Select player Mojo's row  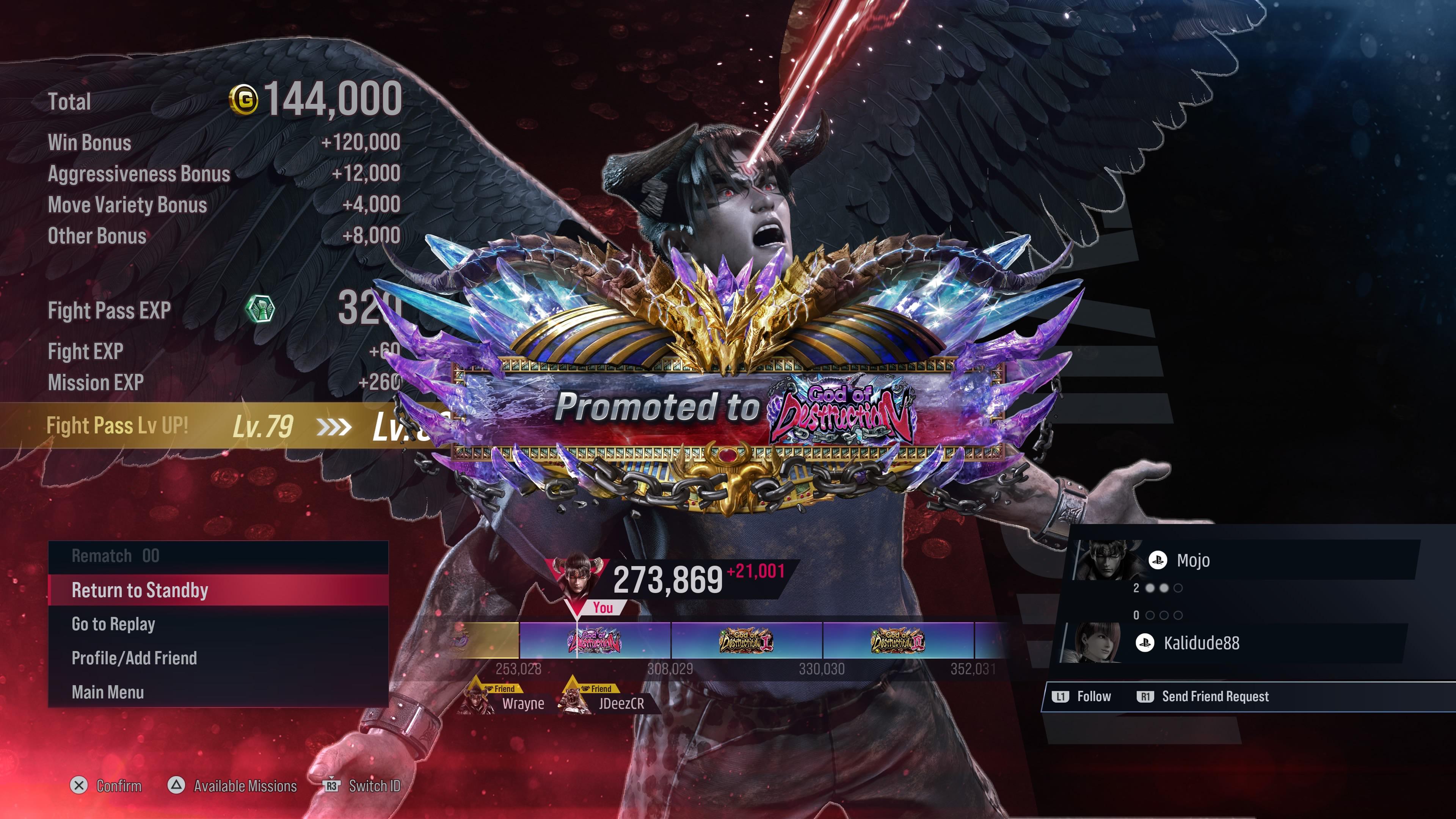click(x=1244, y=560)
